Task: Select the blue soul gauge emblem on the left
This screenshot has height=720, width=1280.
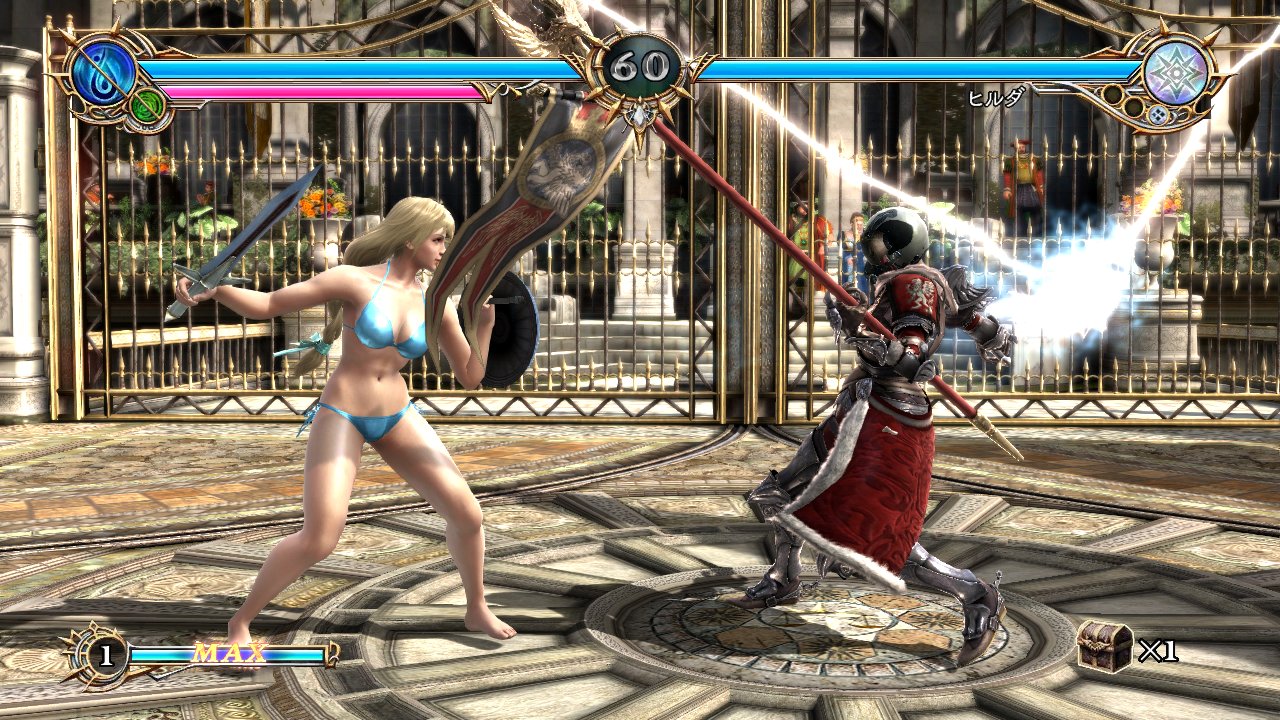Action: pos(104,72)
